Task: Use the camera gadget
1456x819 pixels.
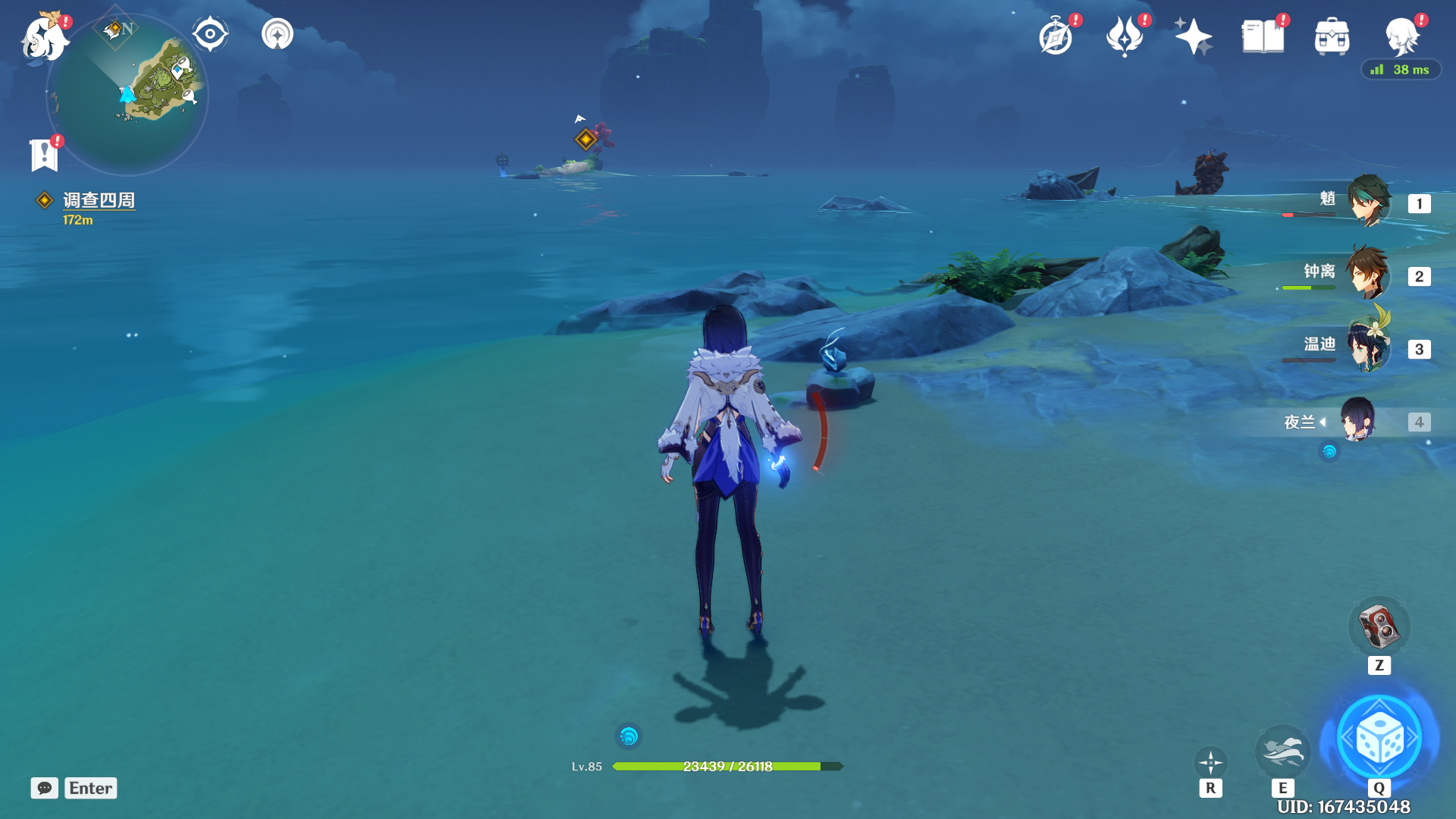Action: (x=1379, y=626)
